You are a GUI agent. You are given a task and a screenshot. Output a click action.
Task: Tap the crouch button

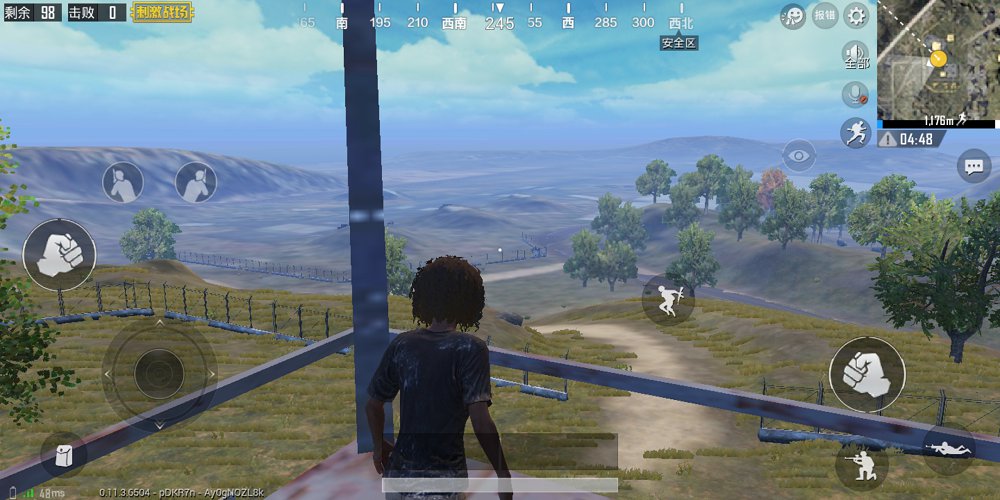coord(861,465)
